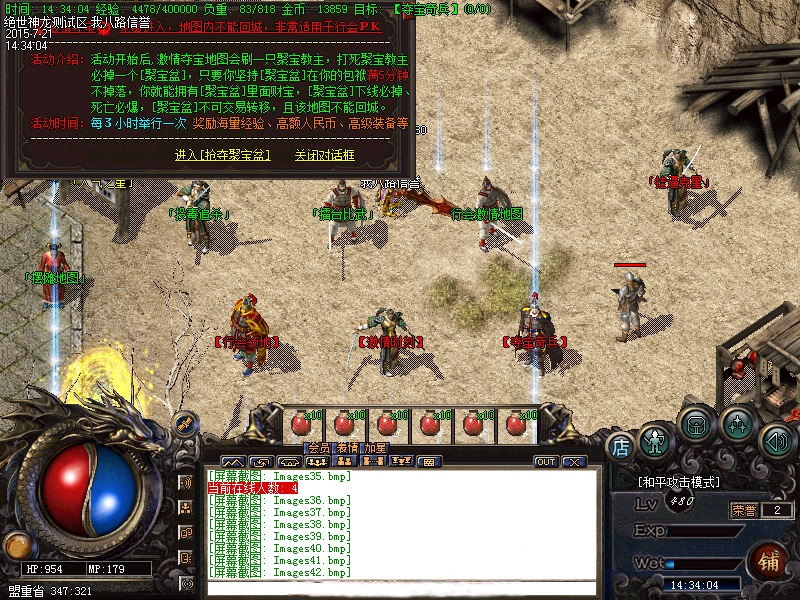Switch to the 加星 tab
The image size is (800, 600).
[375, 449]
